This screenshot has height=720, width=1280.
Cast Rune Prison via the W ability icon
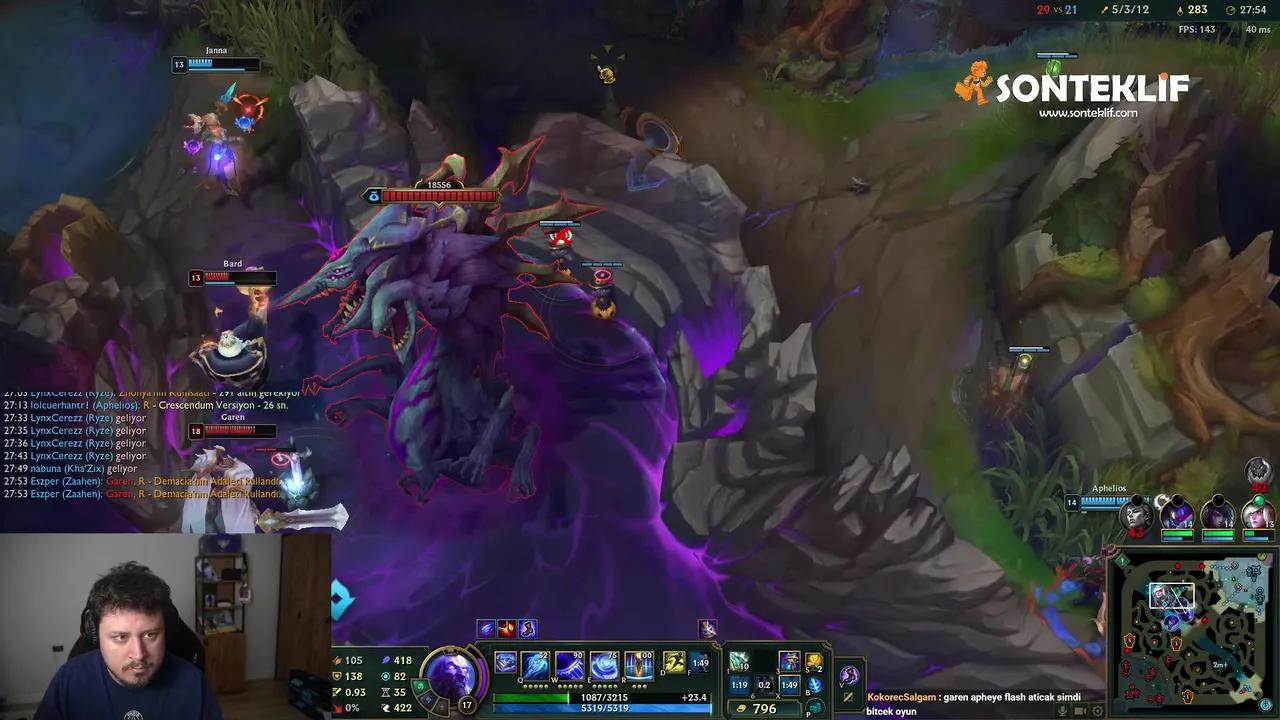(x=569, y=664)
